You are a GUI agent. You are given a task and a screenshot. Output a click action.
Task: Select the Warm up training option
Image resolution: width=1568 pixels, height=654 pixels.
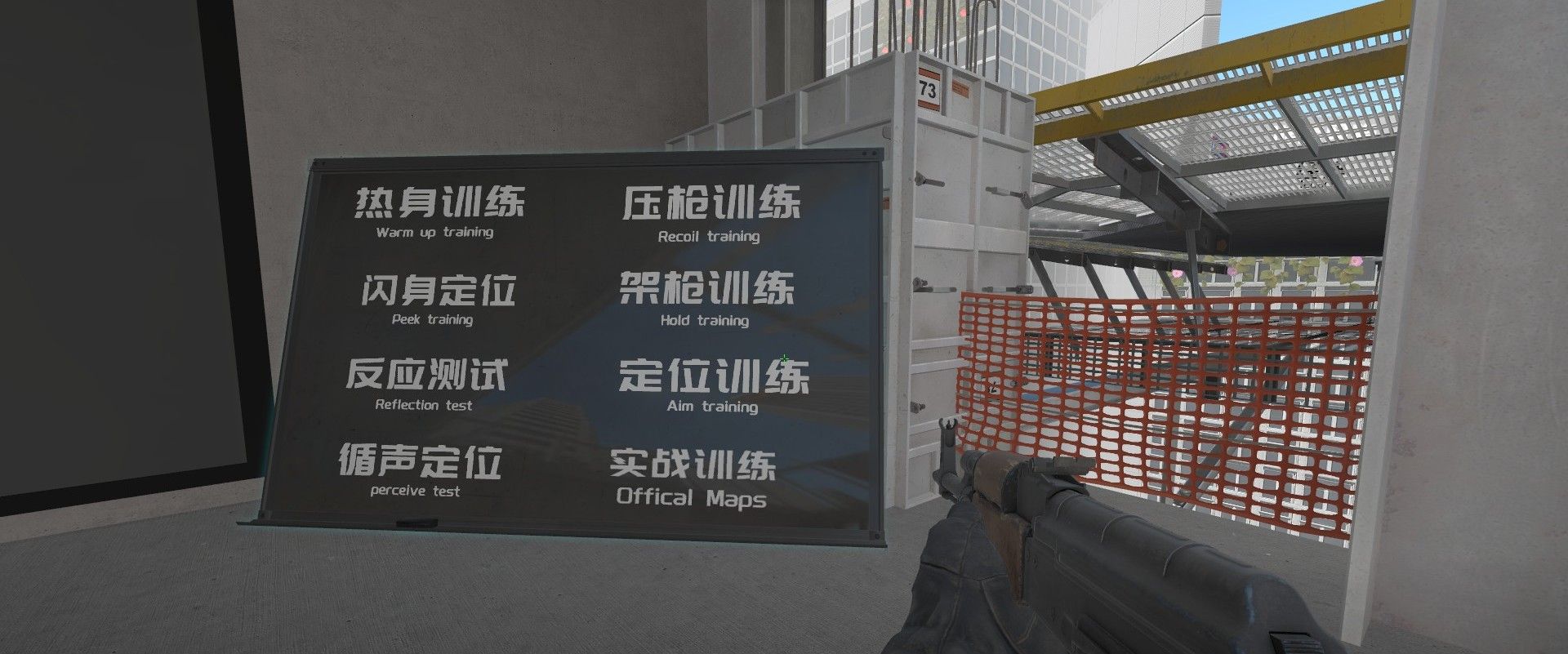[x=438, y=211]
